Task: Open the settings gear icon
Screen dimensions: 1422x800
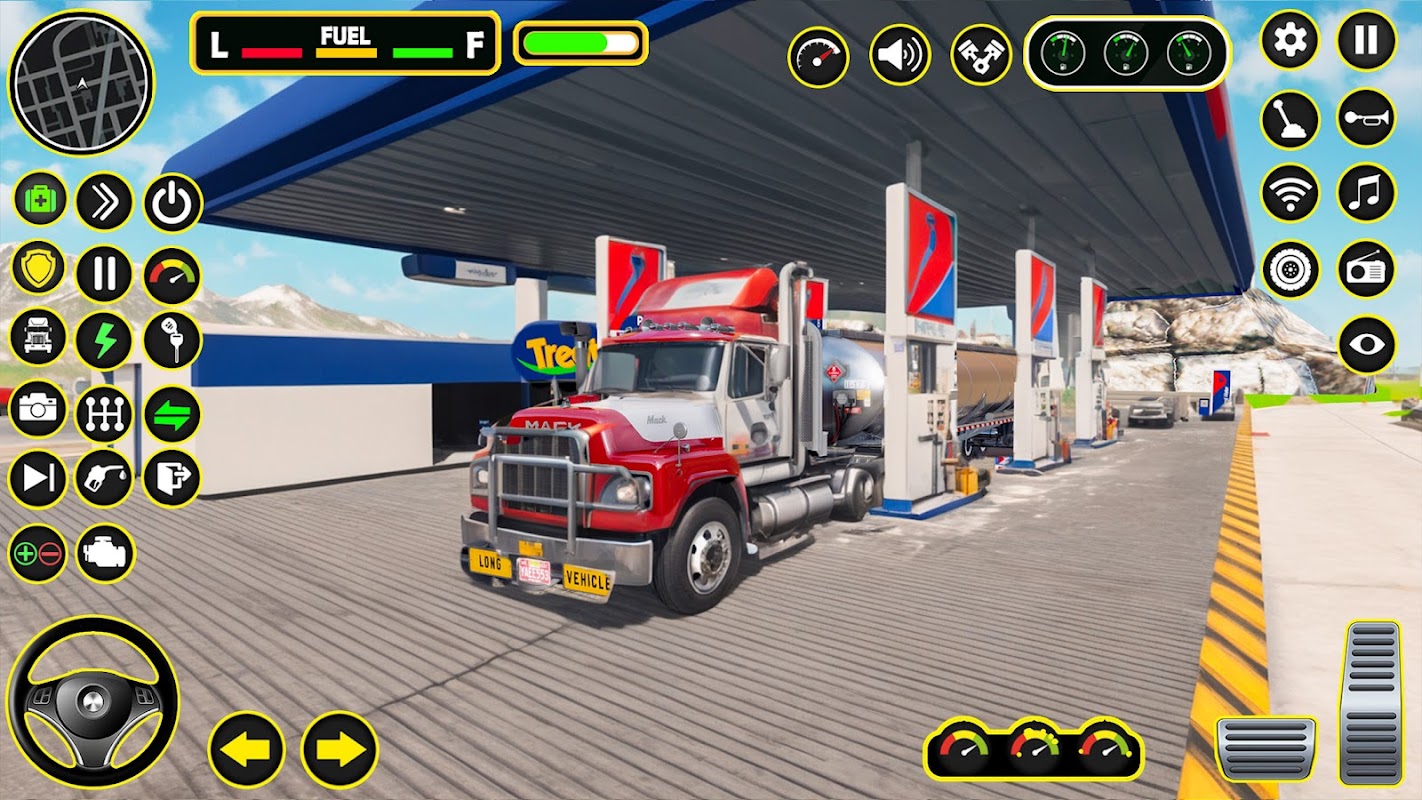Action: pyautogui.click(x=1289, y=40)
